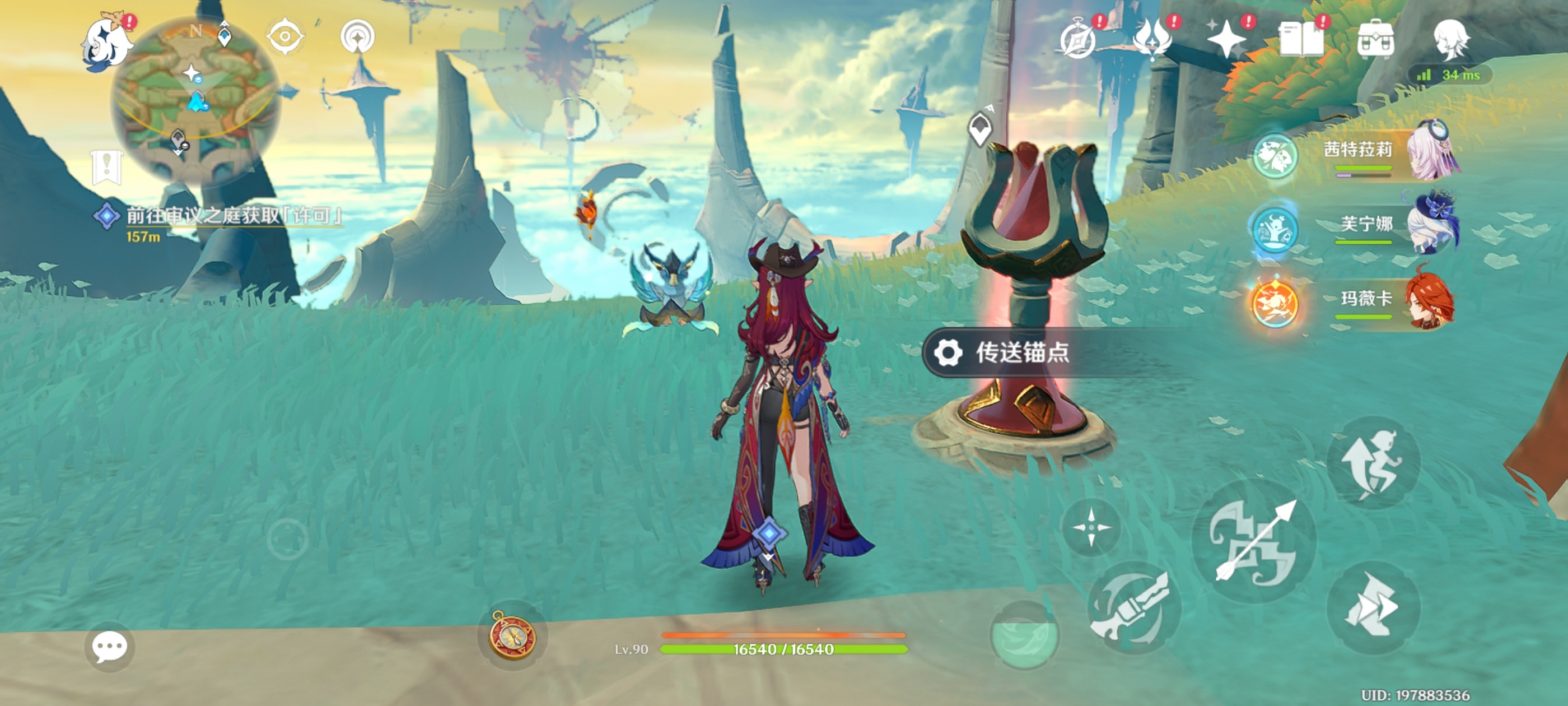Trigger the sprint dash button

1372,608
